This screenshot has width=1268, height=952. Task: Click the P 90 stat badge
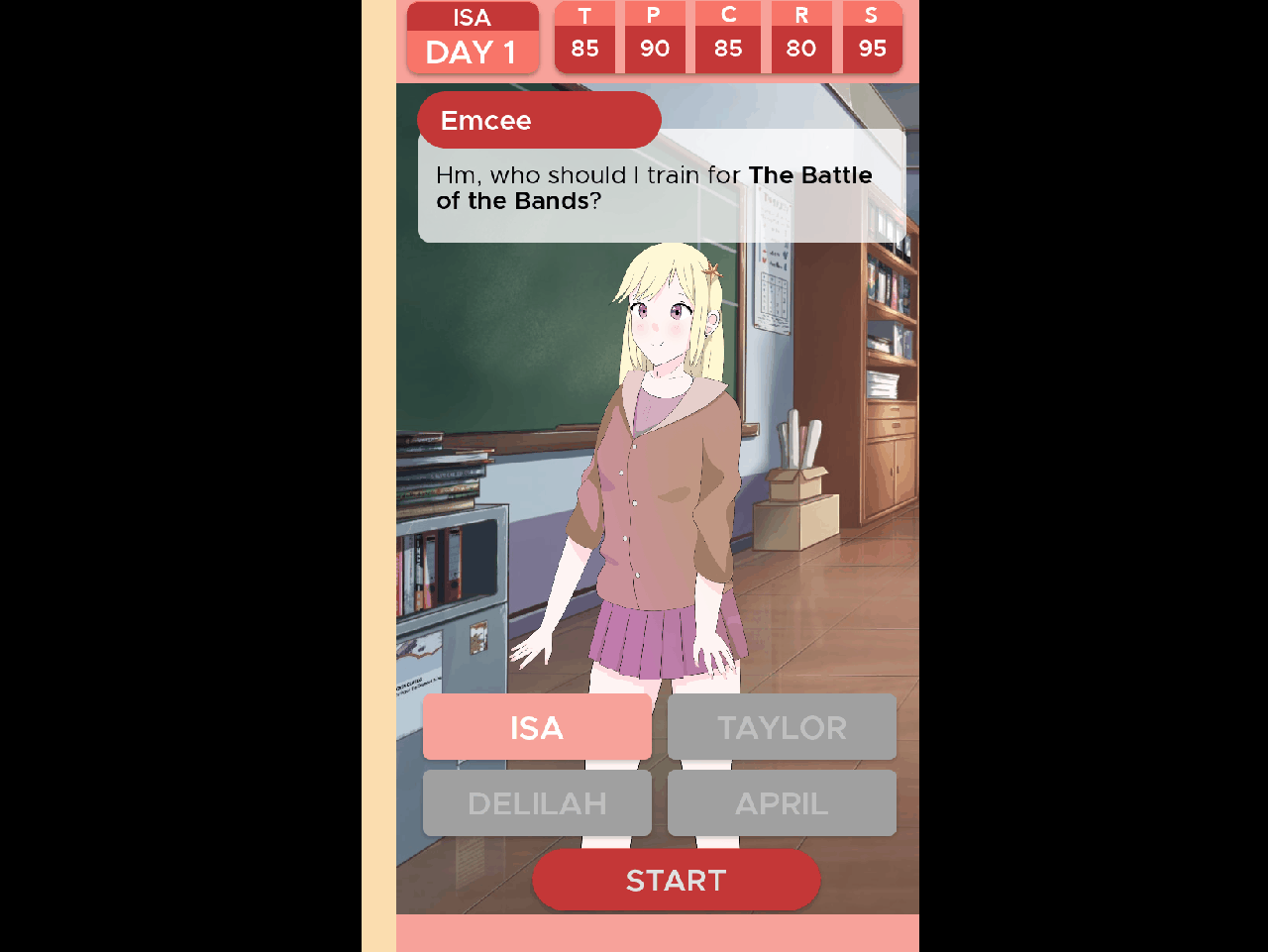click(x=655, y=38)
